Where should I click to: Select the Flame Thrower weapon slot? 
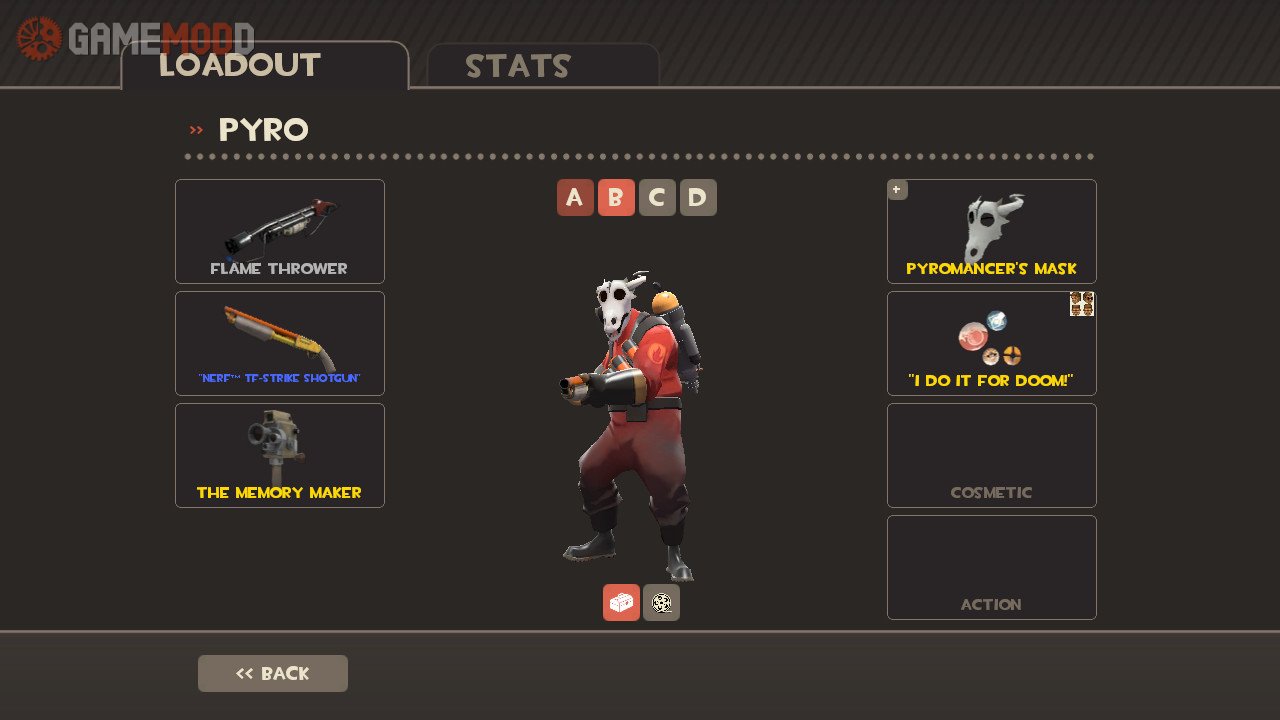280,231
